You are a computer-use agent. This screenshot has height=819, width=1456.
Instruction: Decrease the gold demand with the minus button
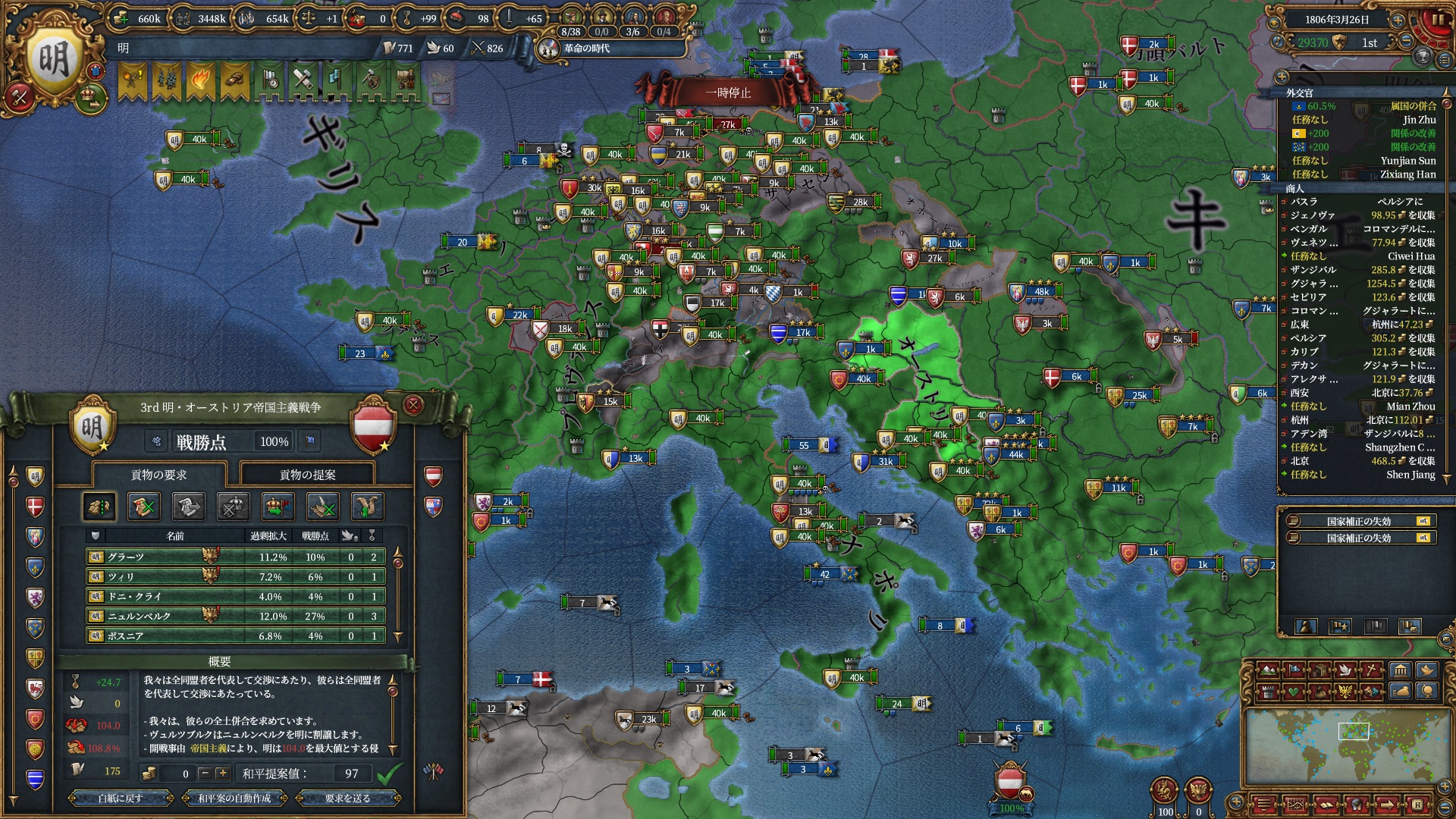(x=204, y=773)
